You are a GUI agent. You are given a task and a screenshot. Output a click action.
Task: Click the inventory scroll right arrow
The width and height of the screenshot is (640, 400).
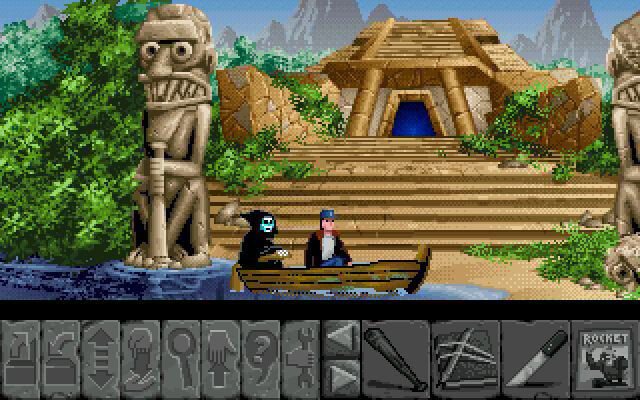(x=340, y=376)
